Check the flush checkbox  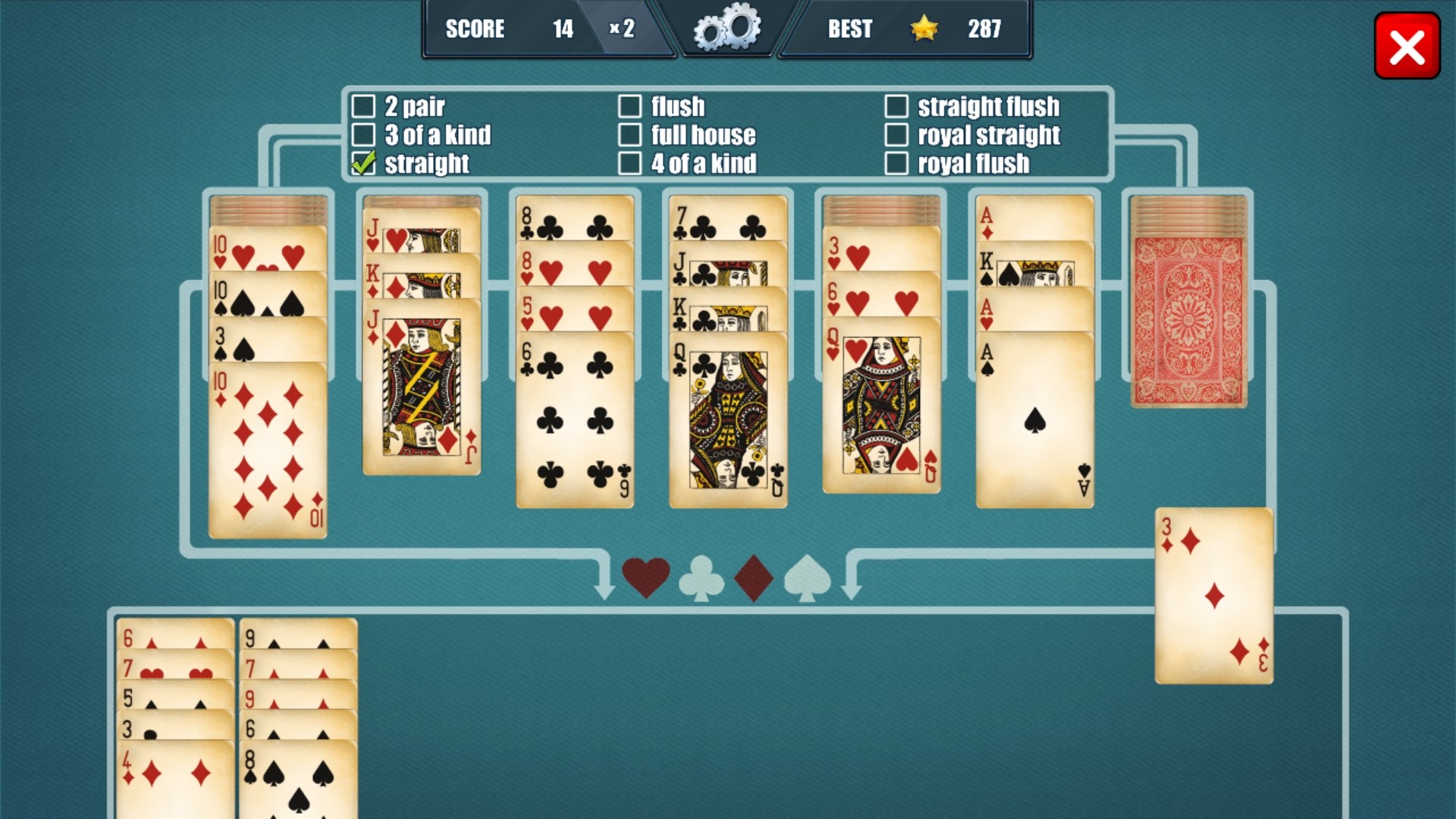630,107
